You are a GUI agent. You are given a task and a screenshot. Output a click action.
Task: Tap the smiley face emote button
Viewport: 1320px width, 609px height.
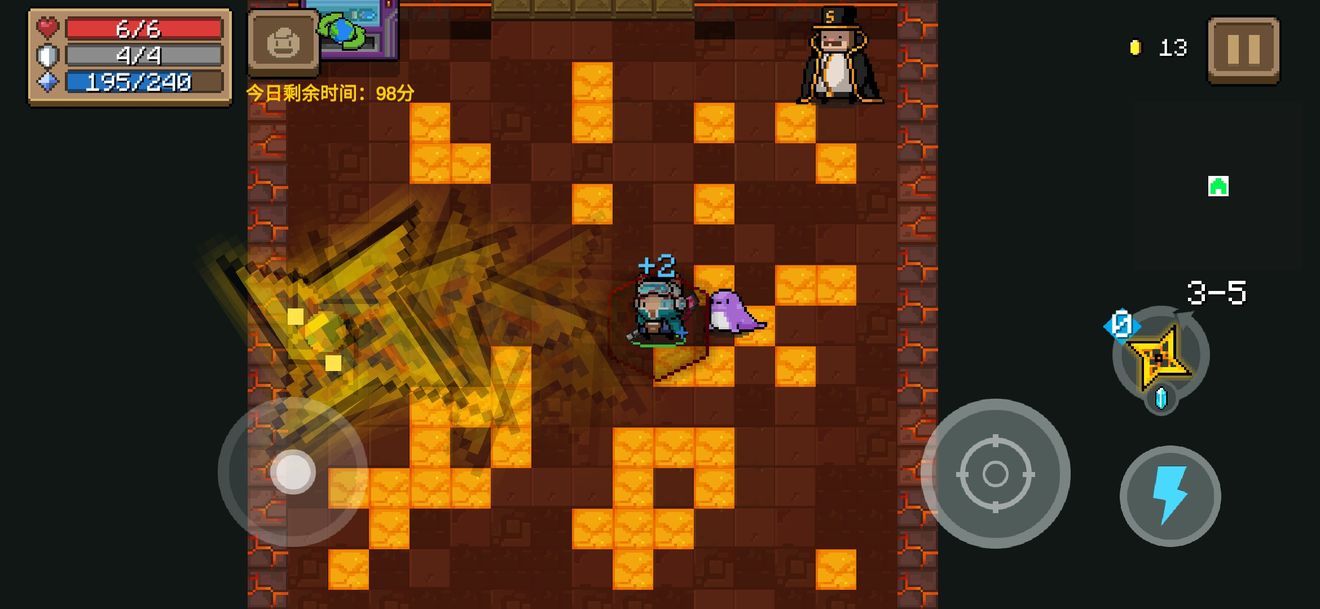283,43
